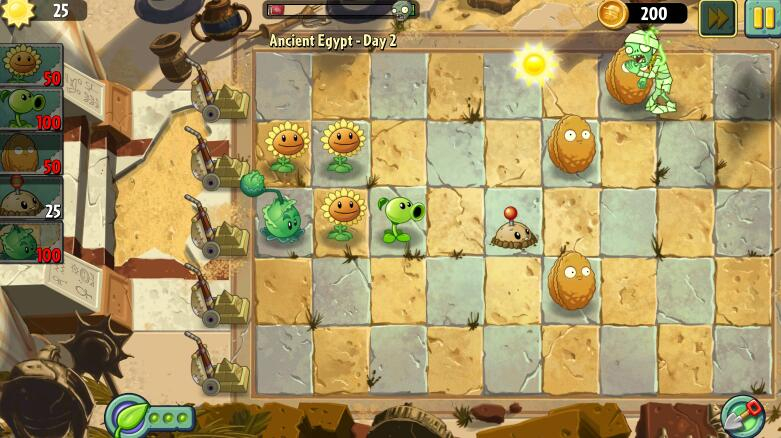
Task: Activate the Plant Food leaf button
Action: pos(128,415)
